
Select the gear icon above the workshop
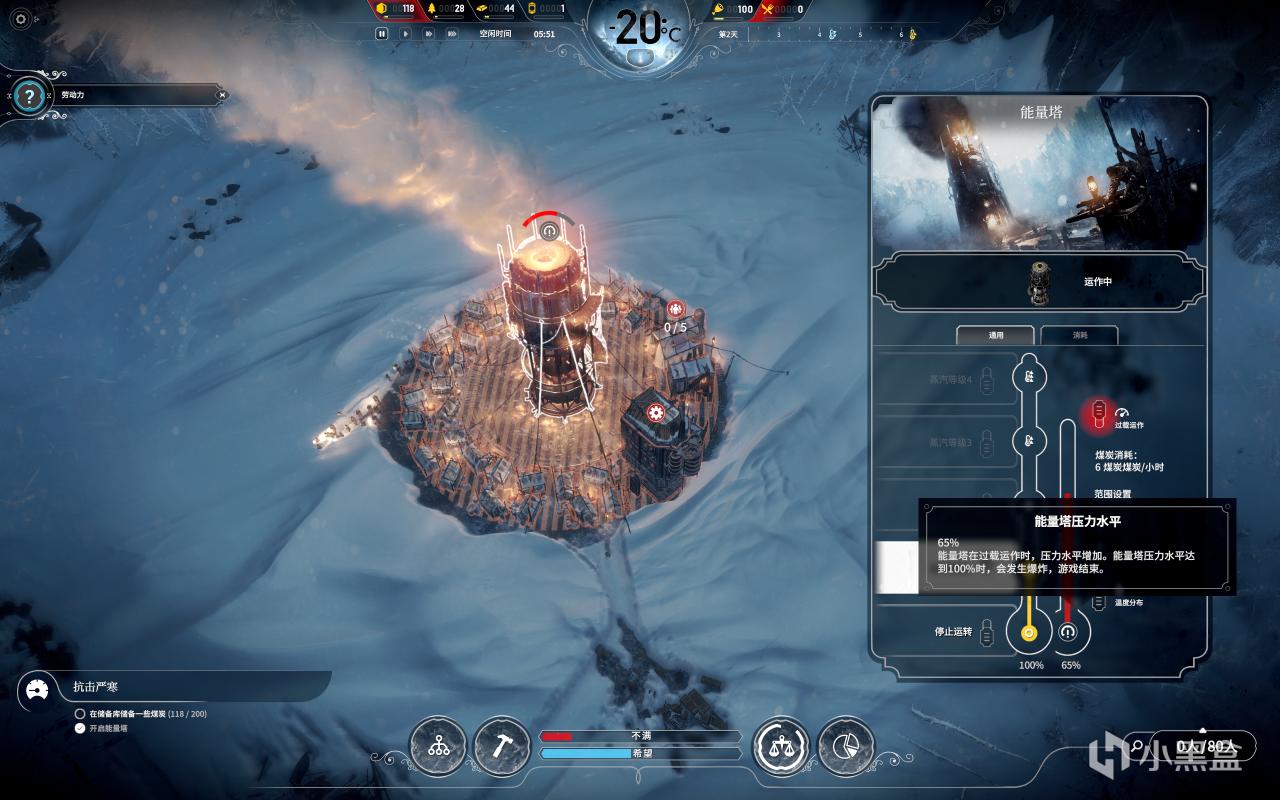coord(656,412)
